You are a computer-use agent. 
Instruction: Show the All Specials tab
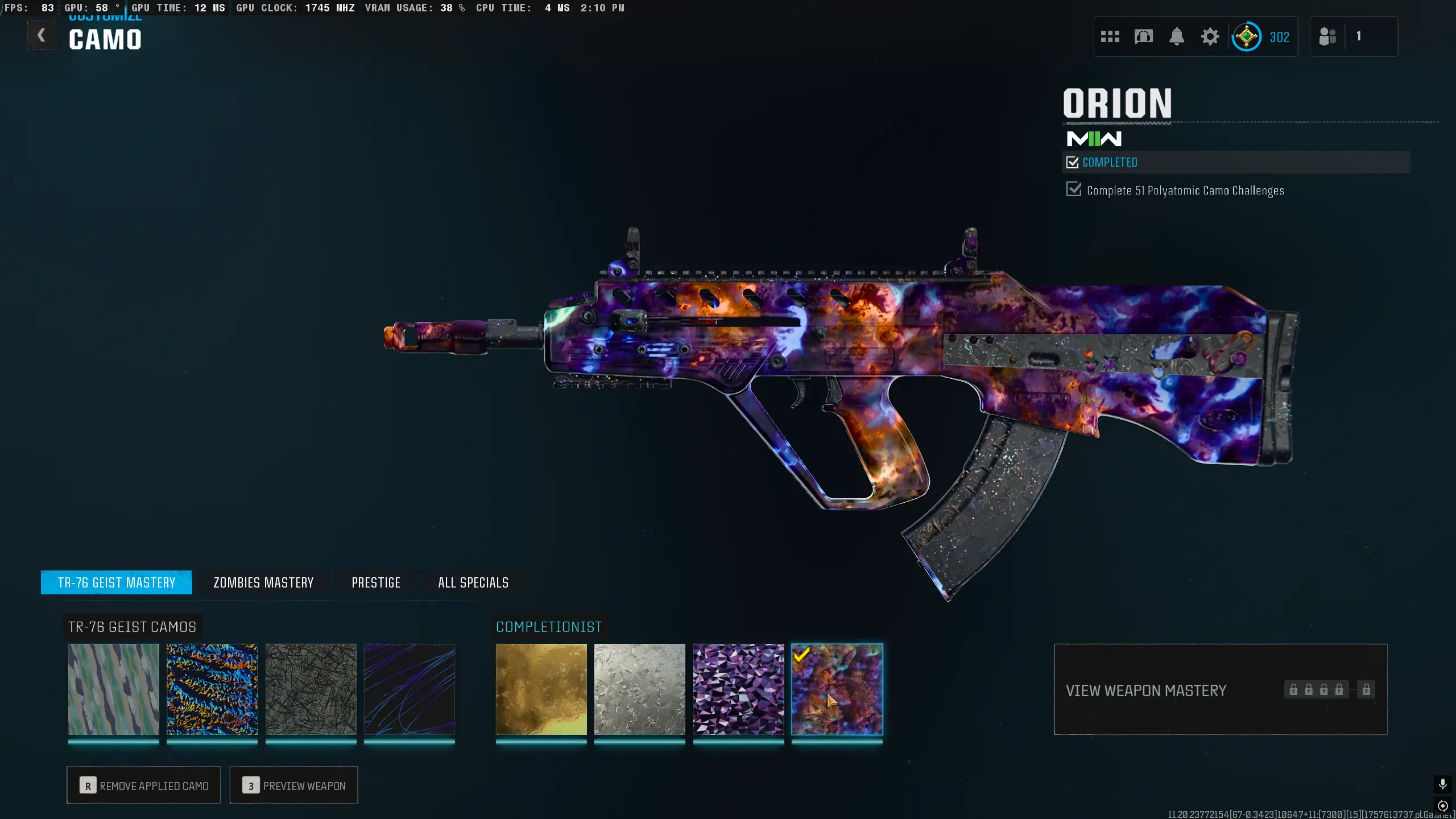click(x=473, y=582)
